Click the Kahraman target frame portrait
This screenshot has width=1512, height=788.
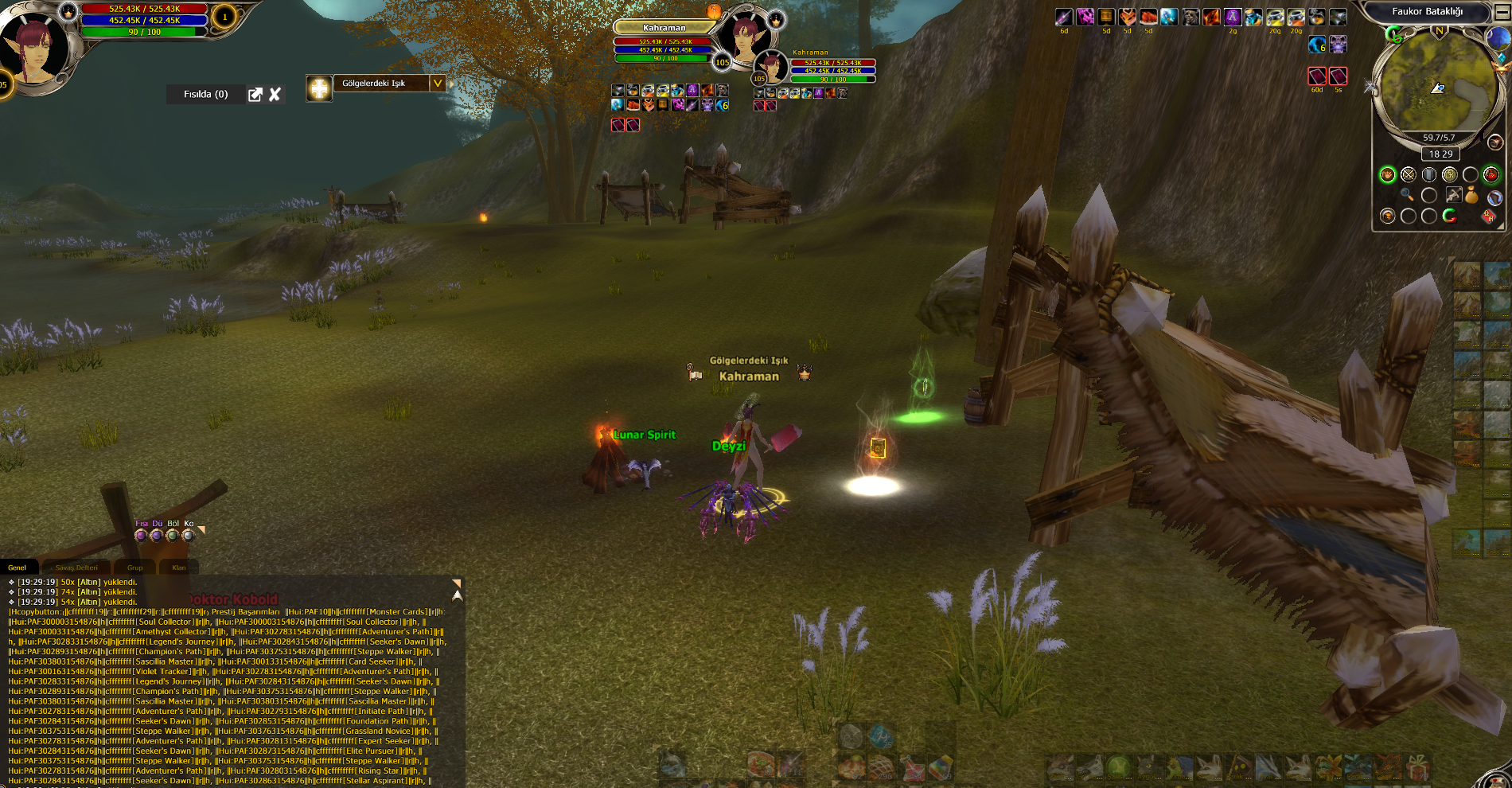pos(745,36)
